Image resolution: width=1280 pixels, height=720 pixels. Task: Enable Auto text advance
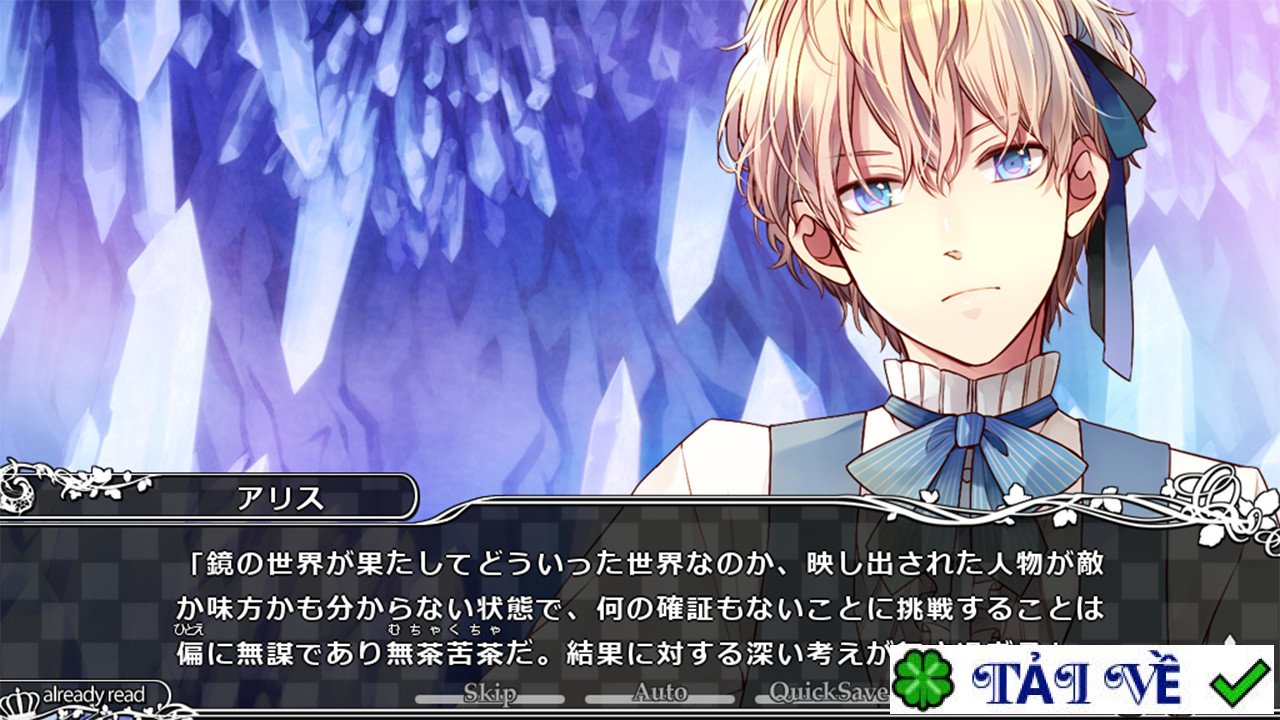(660, 693)
